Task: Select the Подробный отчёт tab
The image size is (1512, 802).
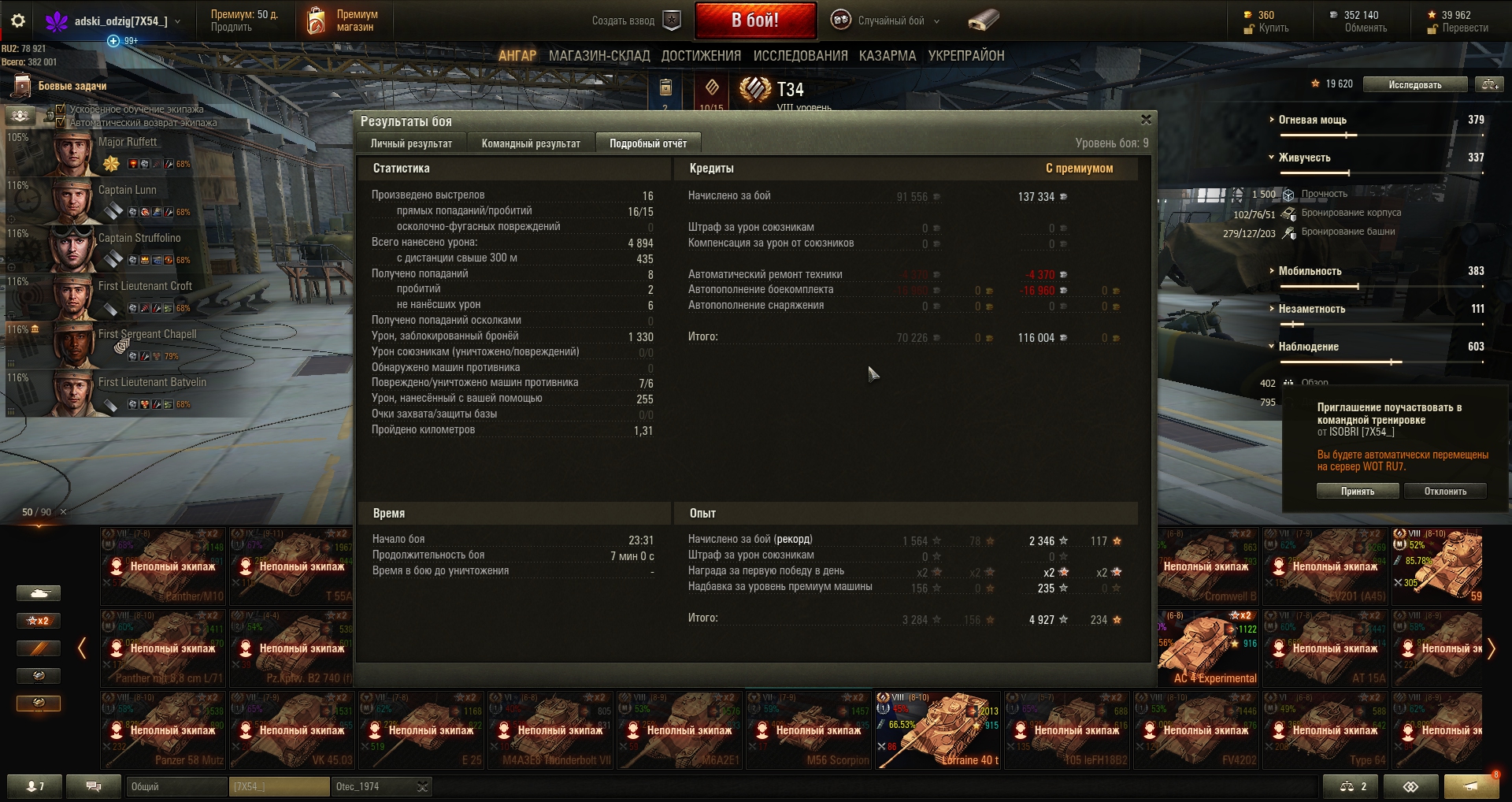Action: tap(647, 143)
